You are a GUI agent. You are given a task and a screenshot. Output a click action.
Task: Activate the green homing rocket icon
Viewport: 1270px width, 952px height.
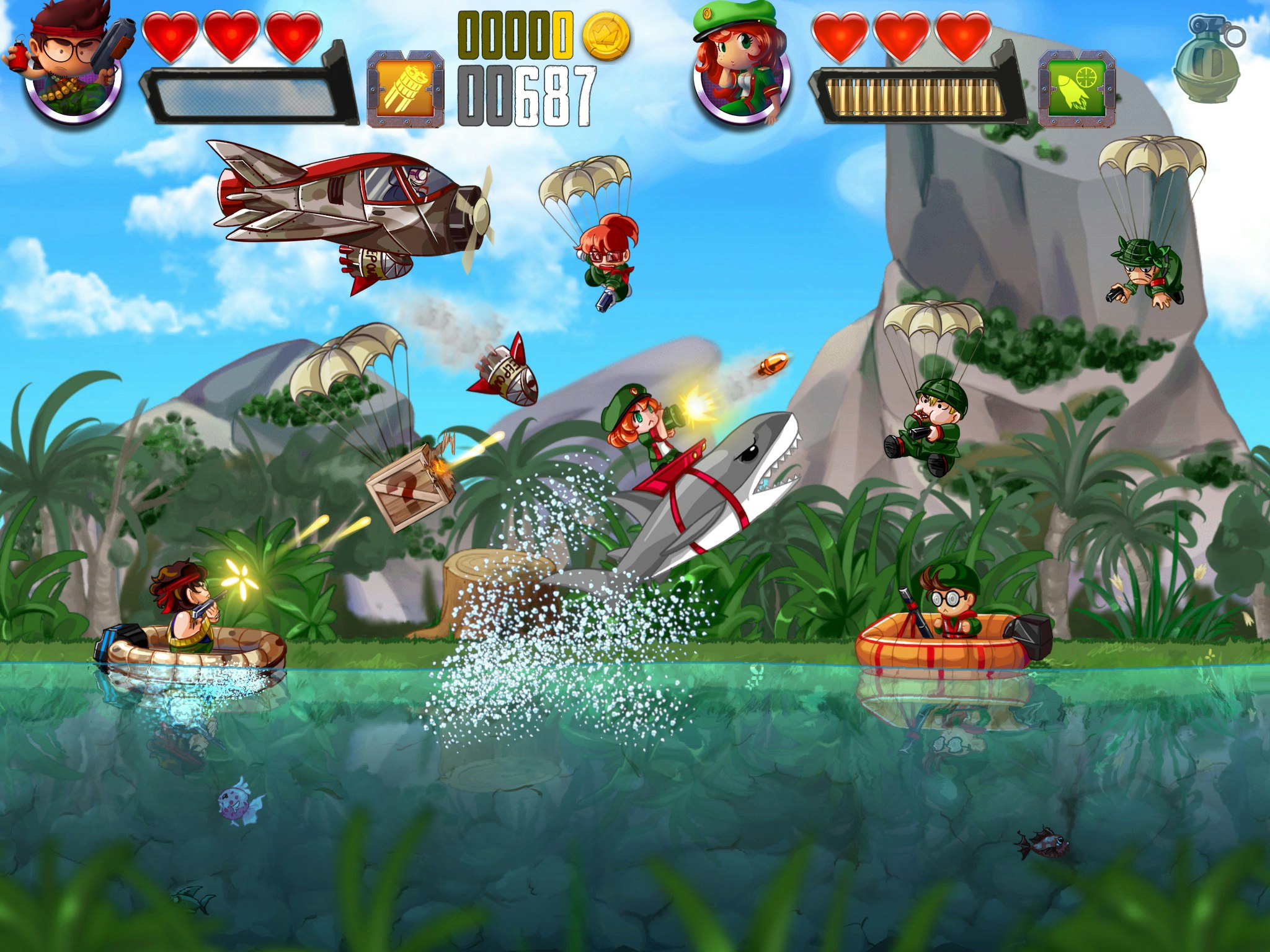pyautogui.click(x=1077, y=89)
